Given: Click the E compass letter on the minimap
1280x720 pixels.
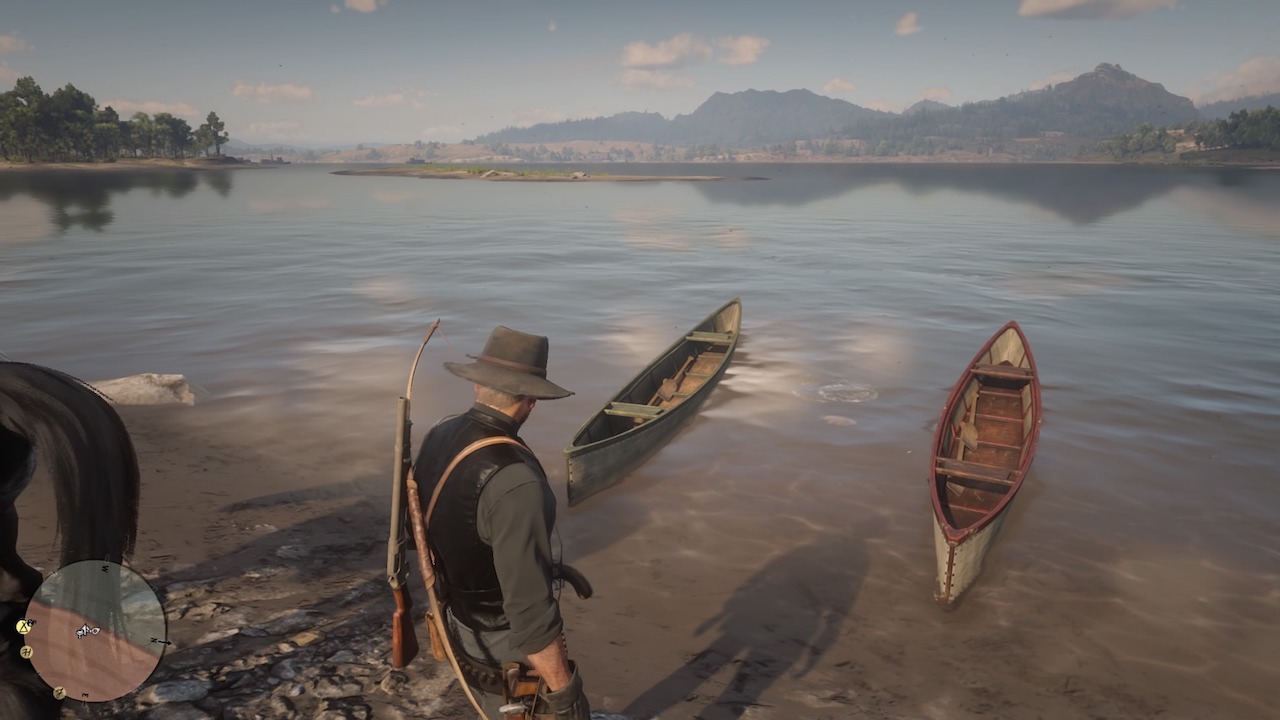Looking at the screenshot, I should coord(86,694).
